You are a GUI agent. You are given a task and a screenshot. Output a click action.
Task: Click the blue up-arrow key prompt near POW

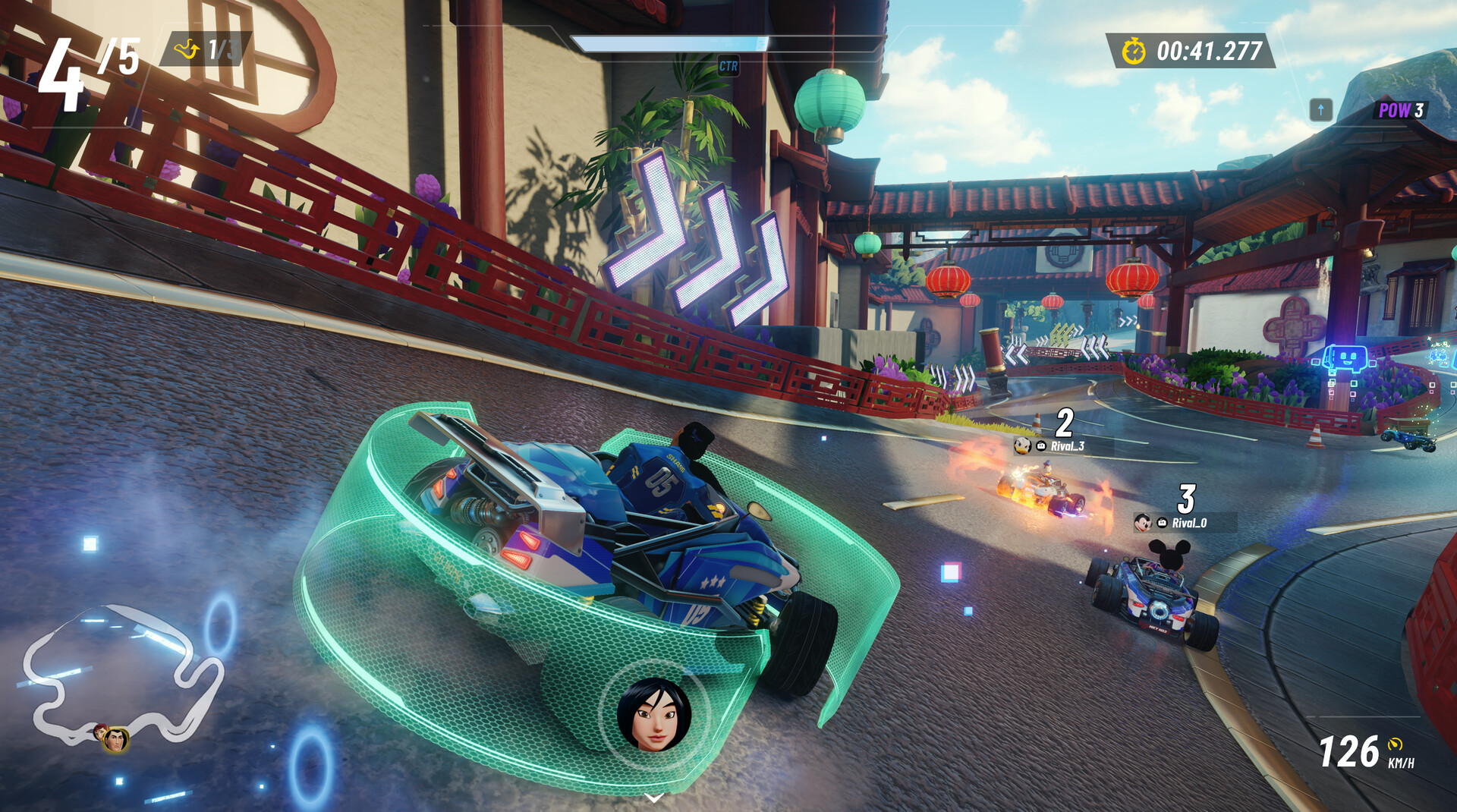pos(1321,109)
